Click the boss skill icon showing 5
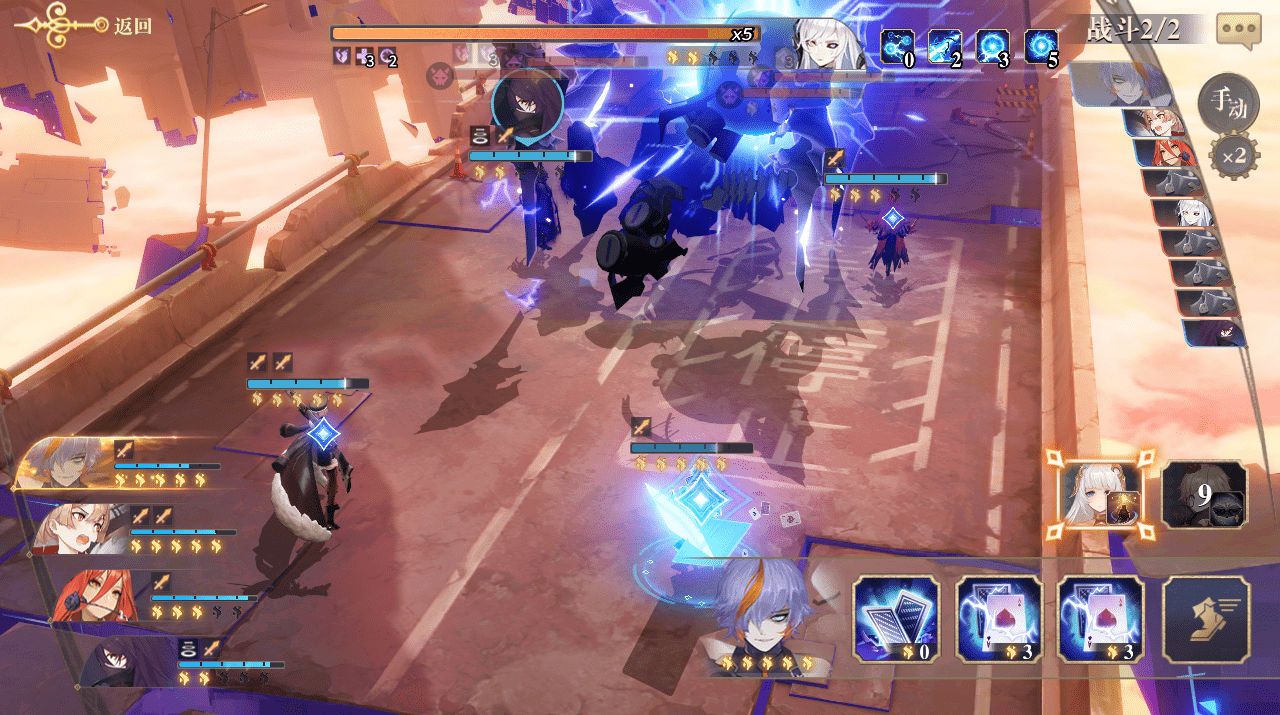The image size is (1280, 715). (1041, 47)
